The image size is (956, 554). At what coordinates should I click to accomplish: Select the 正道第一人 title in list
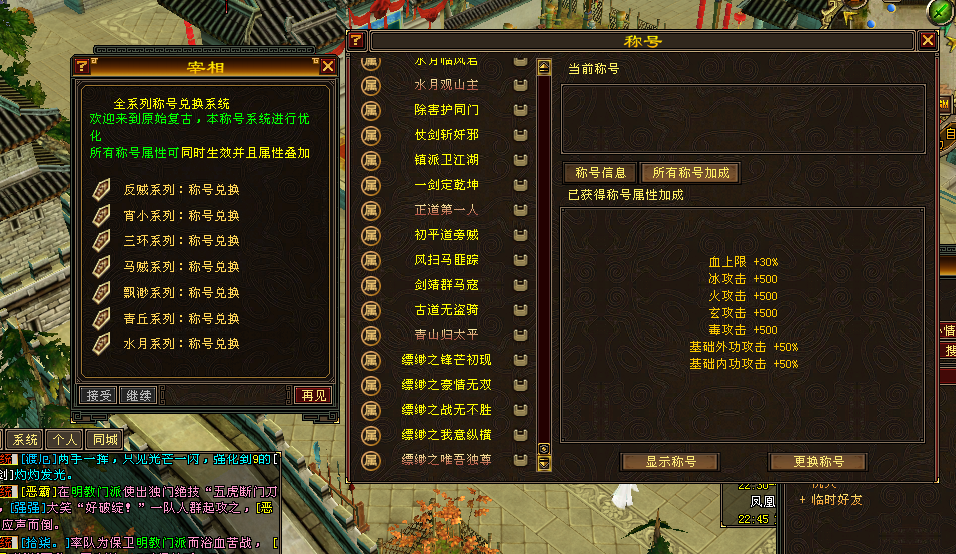(446, 210)
